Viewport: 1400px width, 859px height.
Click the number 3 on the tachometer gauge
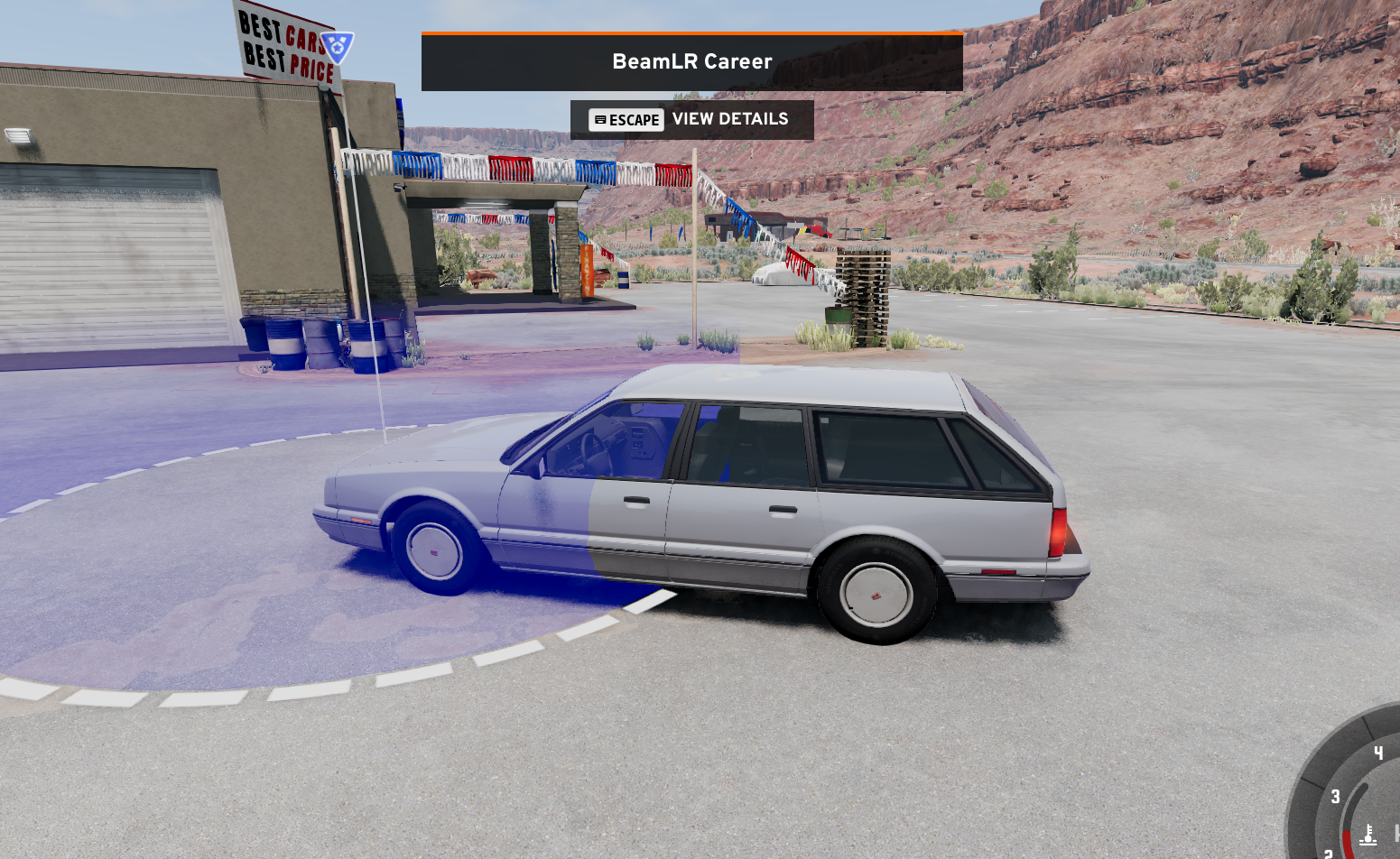tap(1336, 796)
